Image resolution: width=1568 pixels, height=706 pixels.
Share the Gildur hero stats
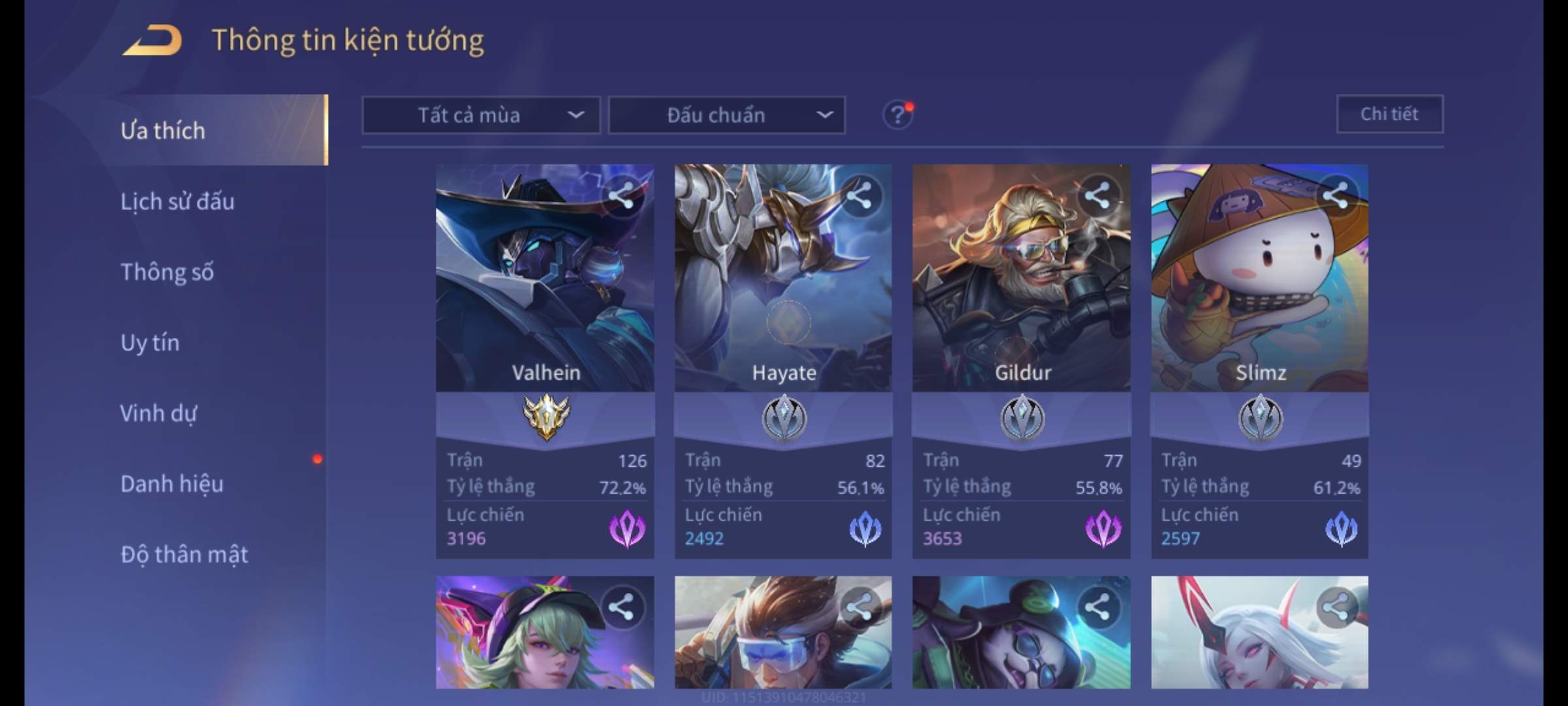pyautogui.click(x=1097, y=195)
